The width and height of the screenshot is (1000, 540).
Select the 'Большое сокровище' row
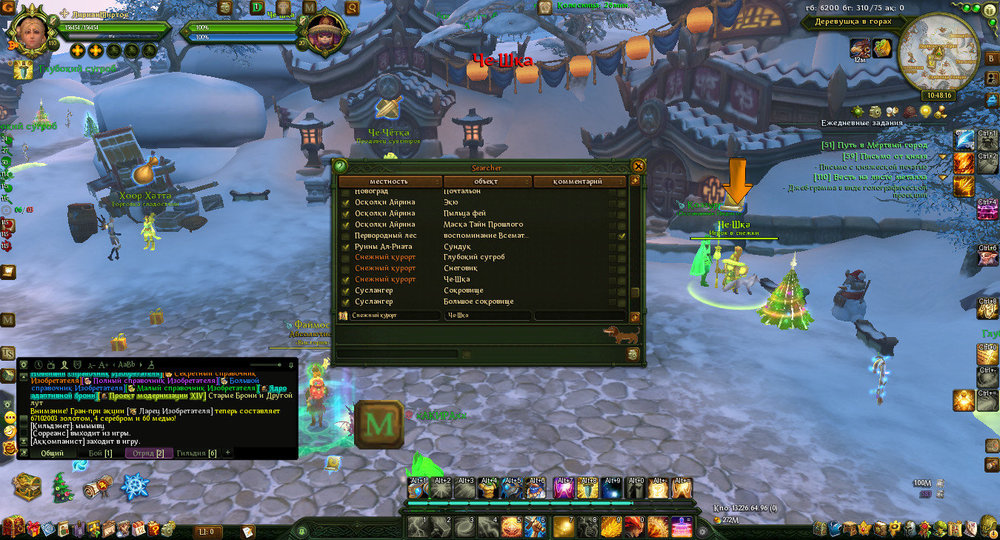pyautogui.click(x=478, y=301)
